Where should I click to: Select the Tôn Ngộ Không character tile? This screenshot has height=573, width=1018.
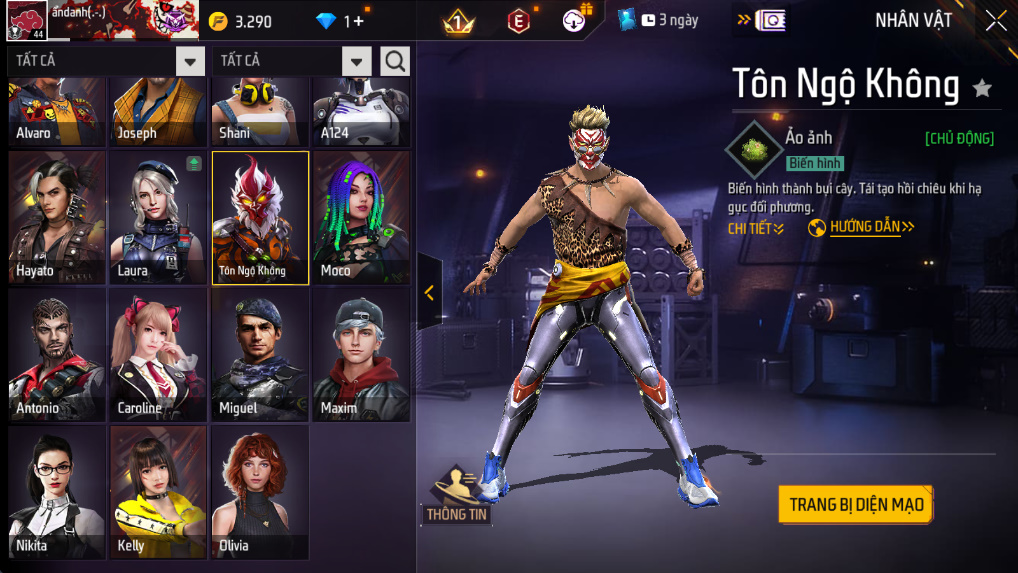[x=260, y=218]
